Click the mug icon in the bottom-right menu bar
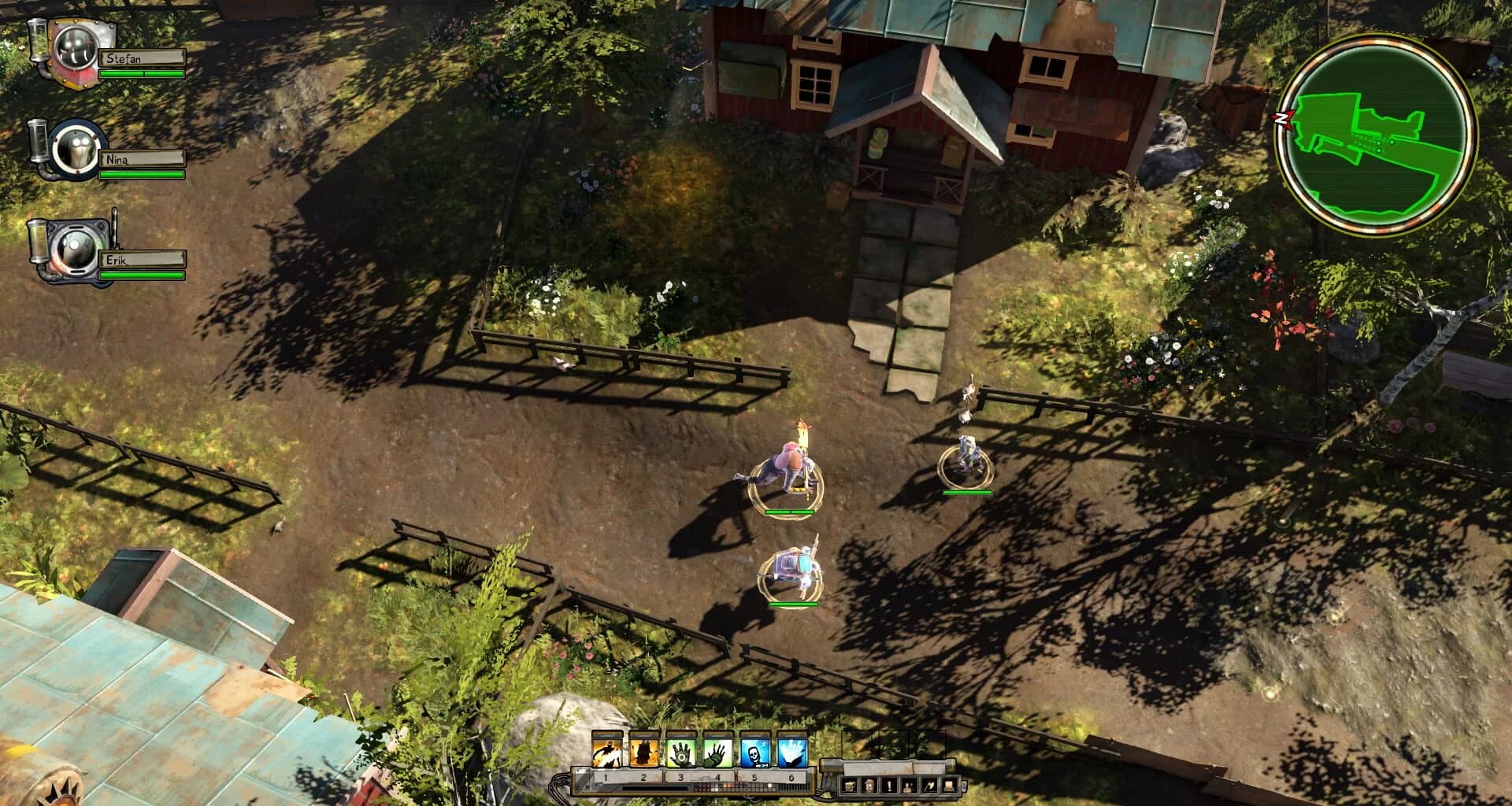Screen dimensions: 1512x806 click(x=850, y=785)
